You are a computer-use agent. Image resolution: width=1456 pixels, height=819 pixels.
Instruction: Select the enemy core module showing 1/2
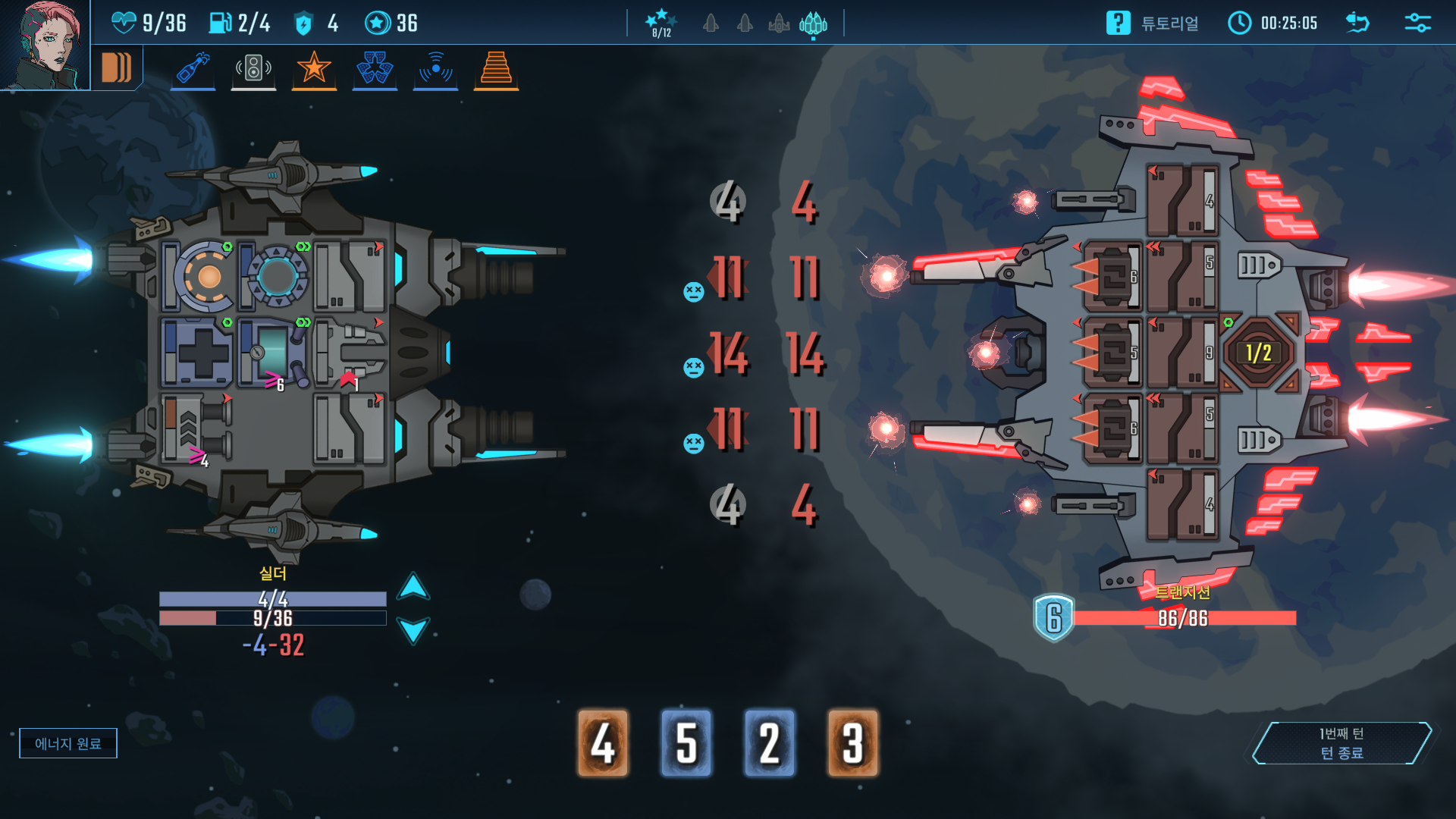click(x=1258, y=353)
